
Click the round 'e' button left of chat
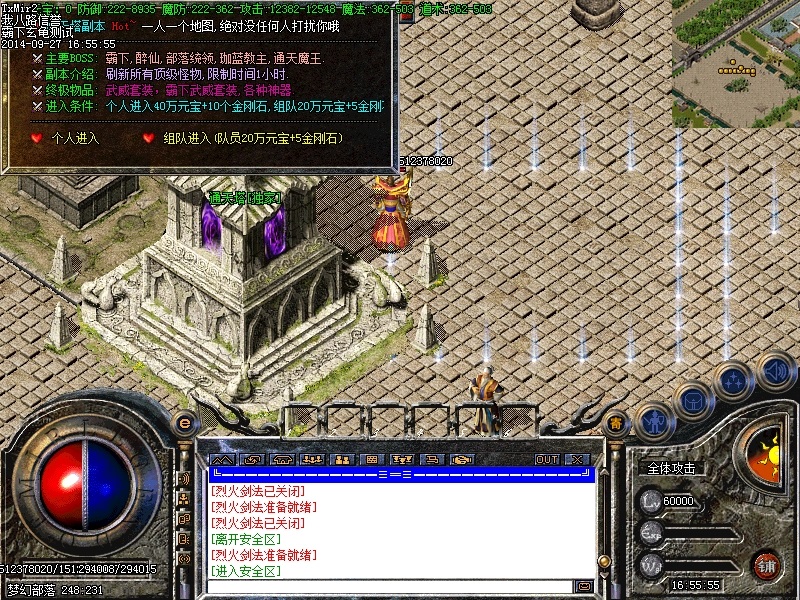point(183,423)
